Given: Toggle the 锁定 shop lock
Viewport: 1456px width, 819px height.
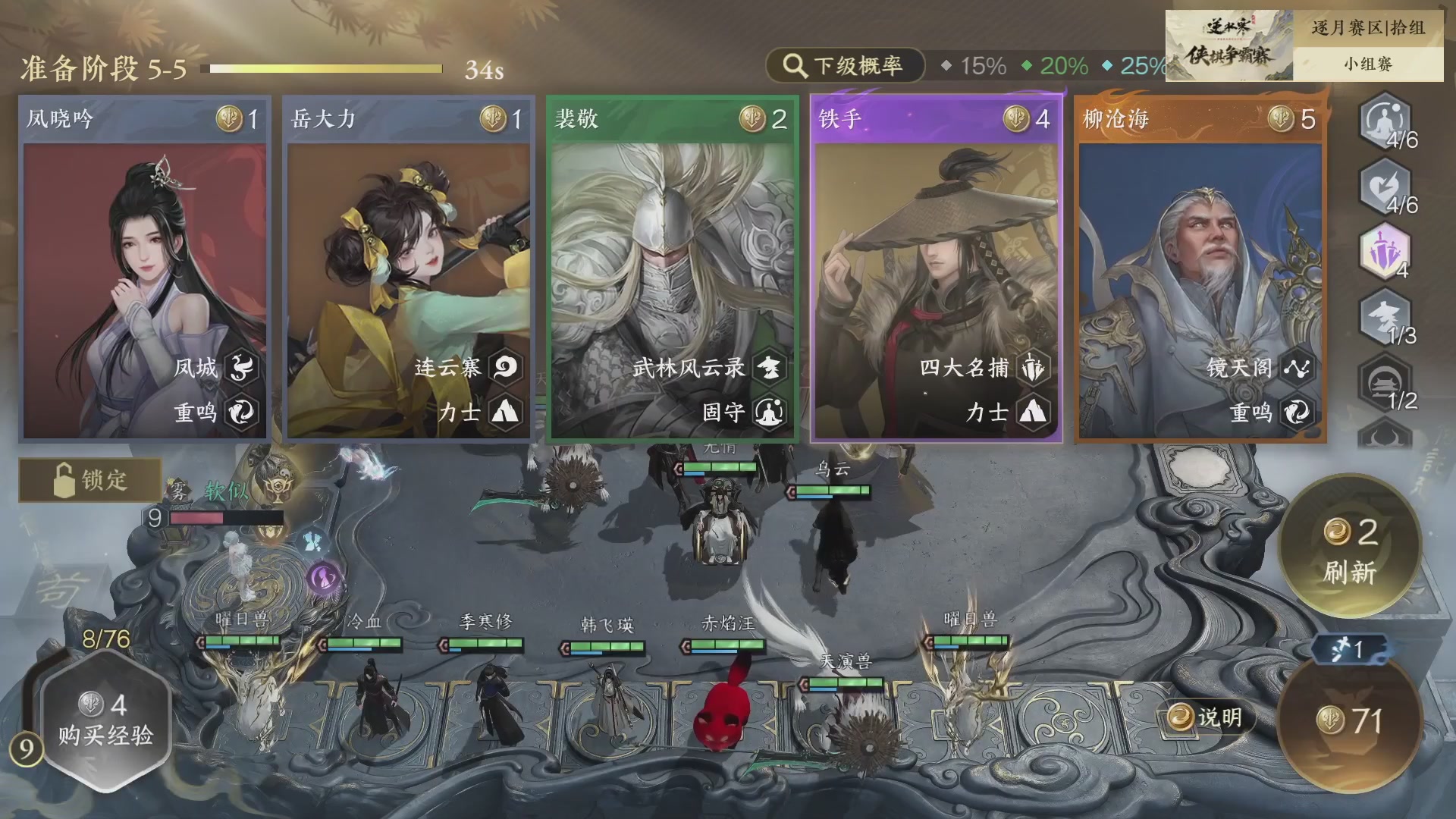Looking at the screenshot, I should click(x=91, y=480).
